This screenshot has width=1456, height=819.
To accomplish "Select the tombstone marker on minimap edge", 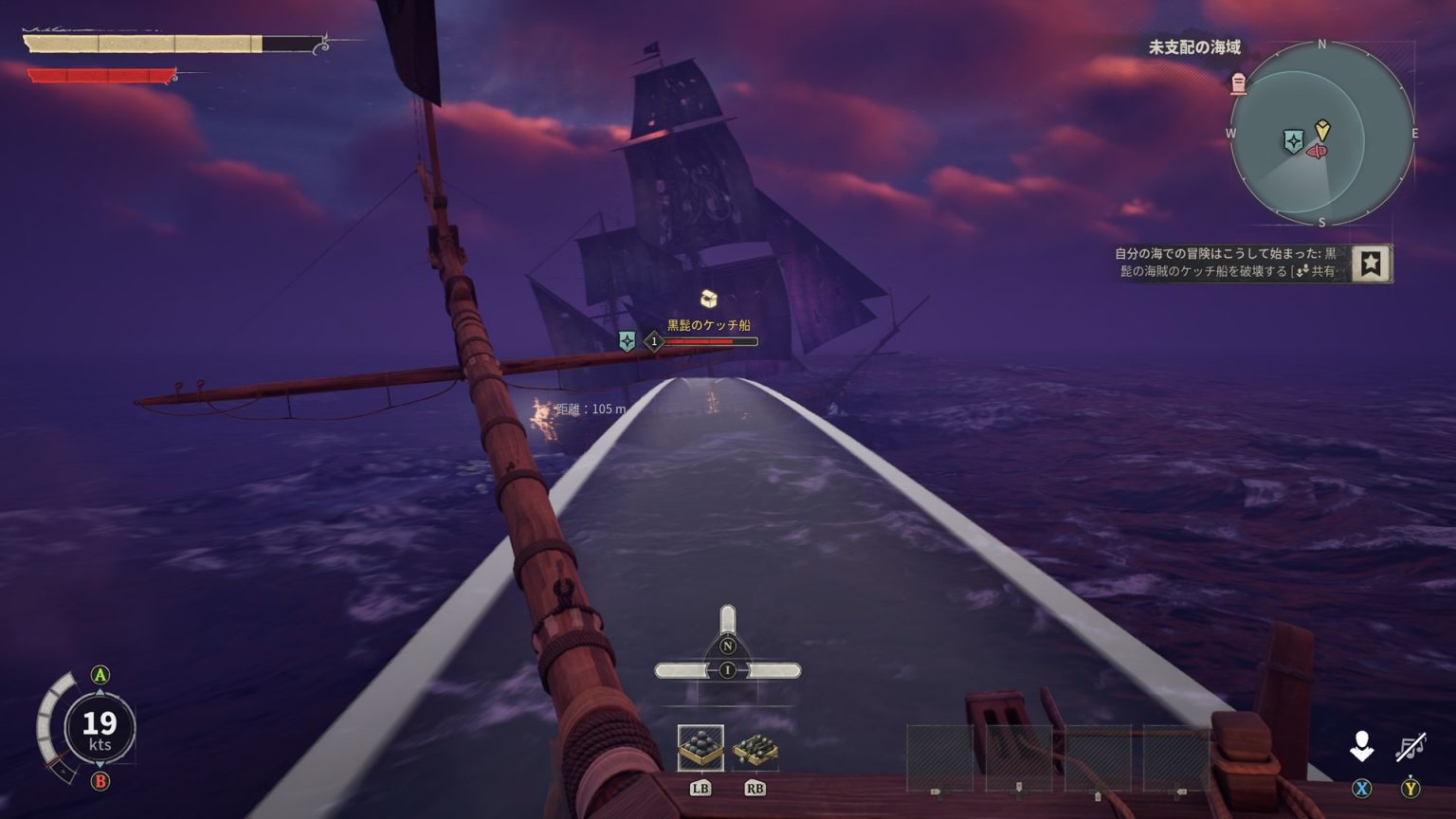I will 1238,84.
